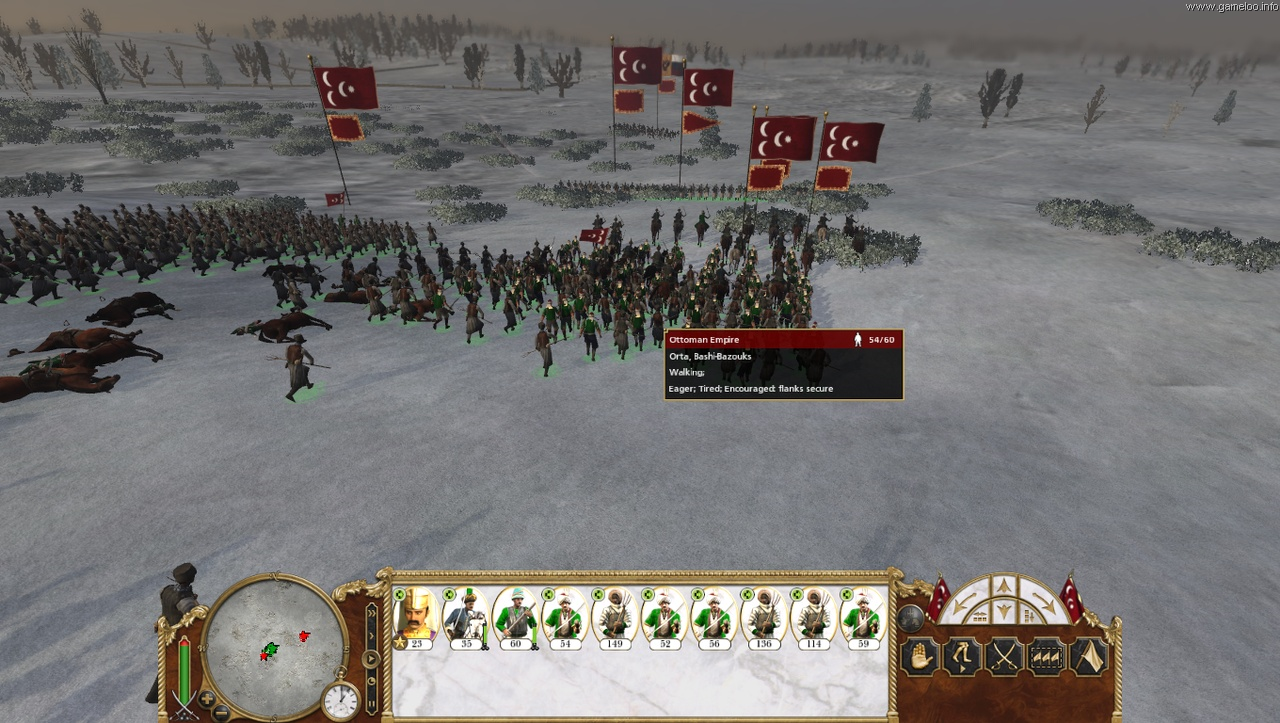Zoom out the minimap with minus button
Image resolution: width=1280 pixels, height=723 pixels.
(221, 711)
